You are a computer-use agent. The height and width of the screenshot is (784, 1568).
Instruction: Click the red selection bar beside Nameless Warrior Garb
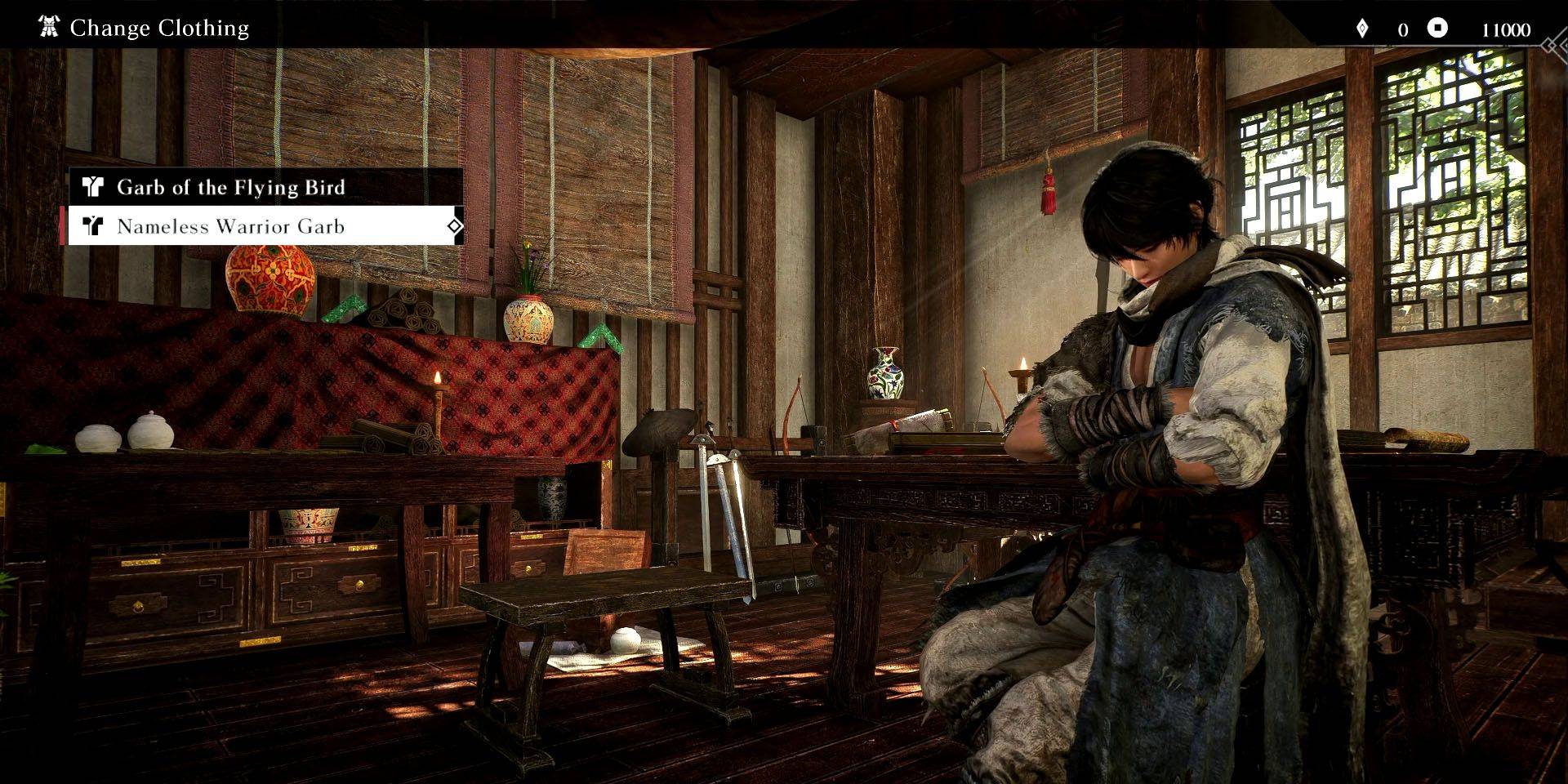(x=64, y=226)
